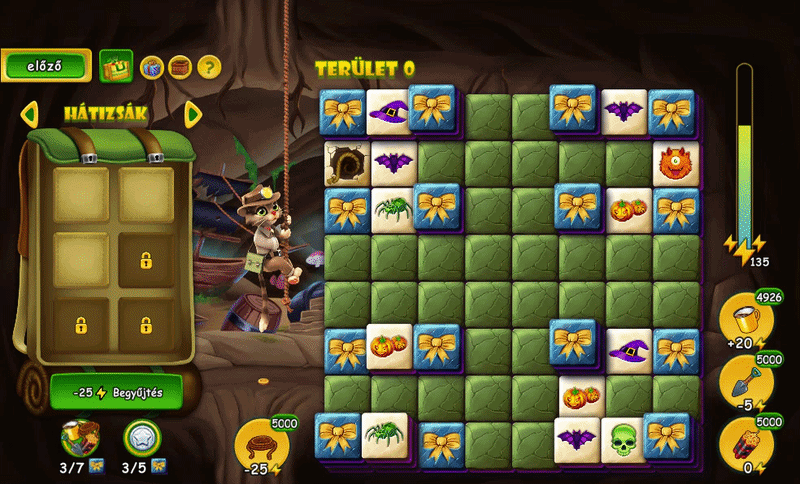
Task: Show help with the question mark button
Action: [x=208, y=67]
